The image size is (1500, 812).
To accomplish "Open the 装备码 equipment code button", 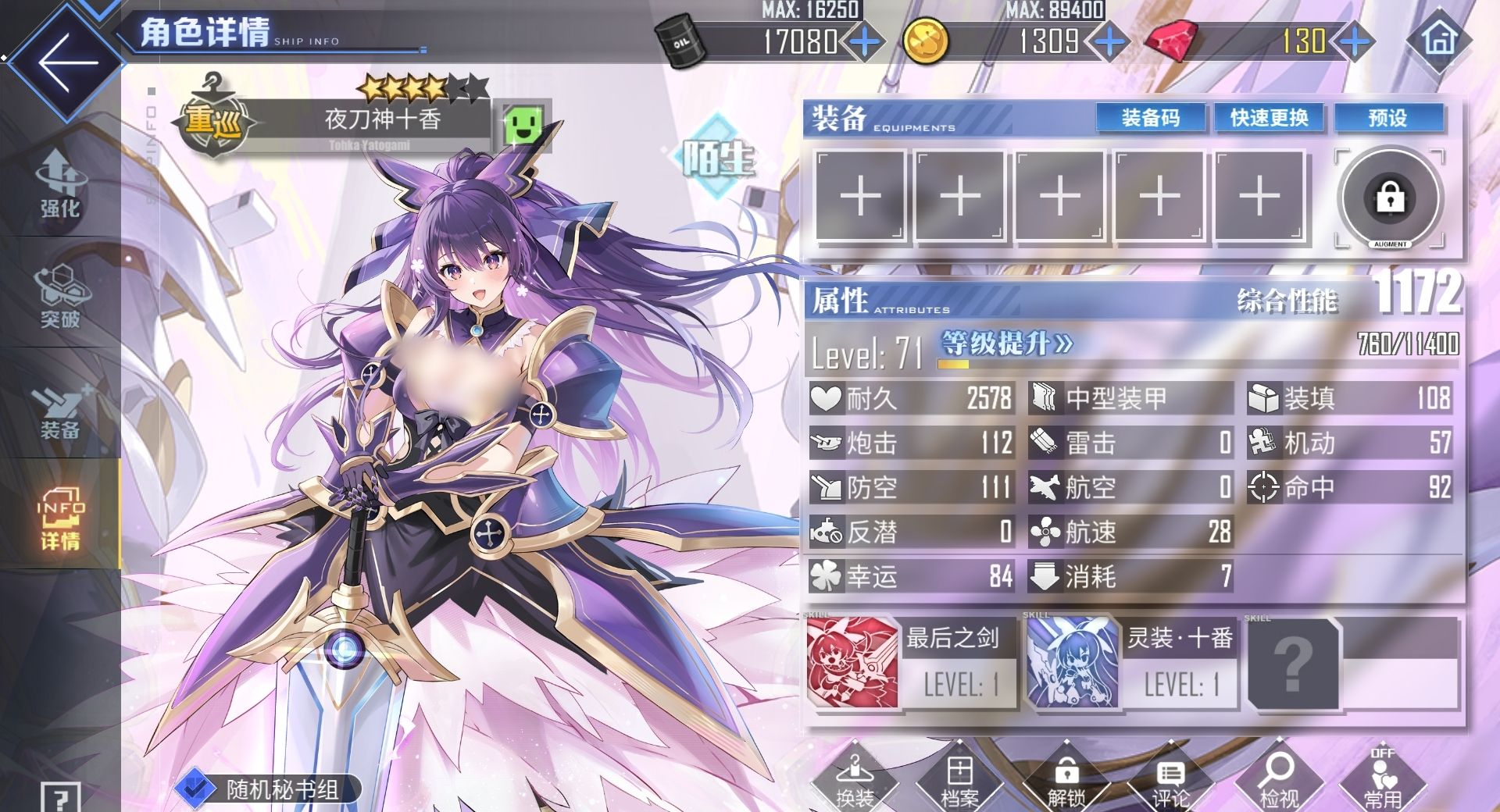I will pos(1150,118).
